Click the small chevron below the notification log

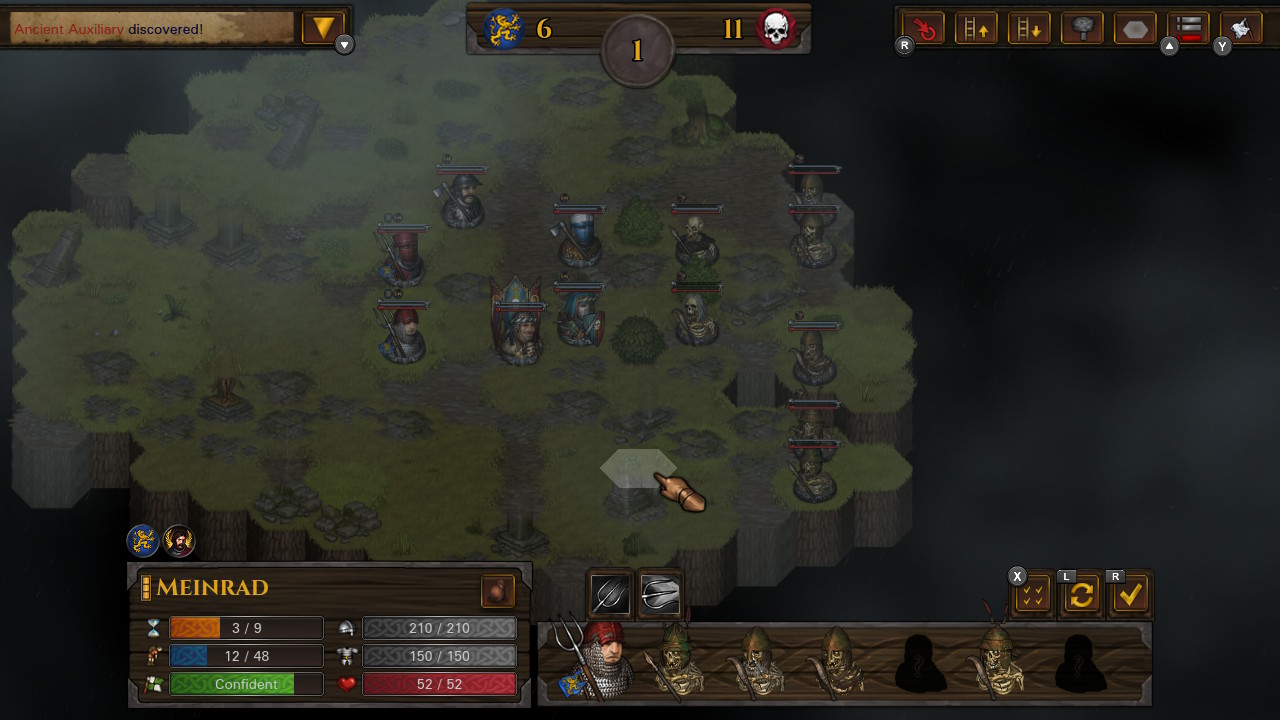(x=343, y=44)
